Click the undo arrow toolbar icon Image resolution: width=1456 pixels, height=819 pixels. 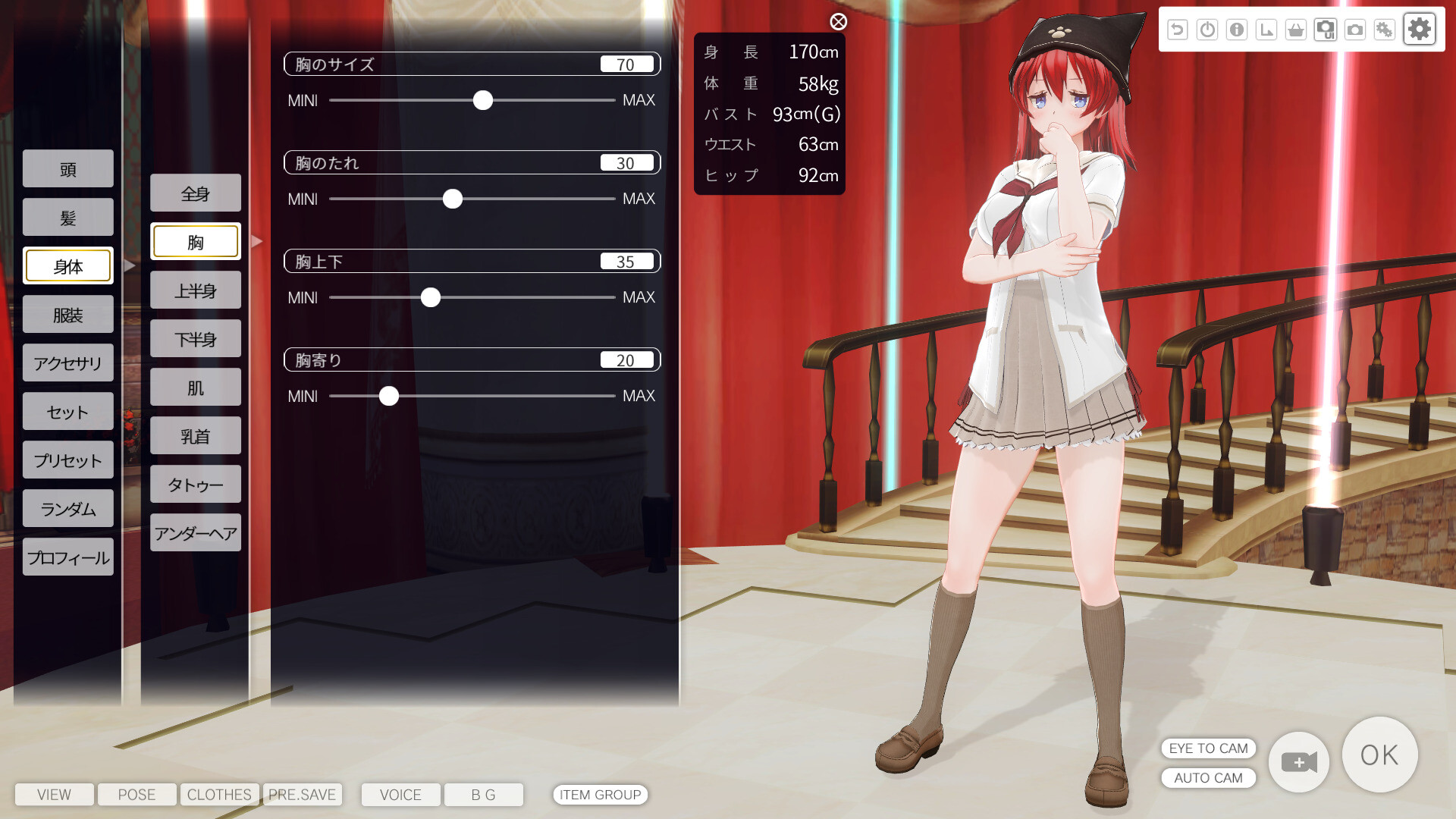point(1177,30)
